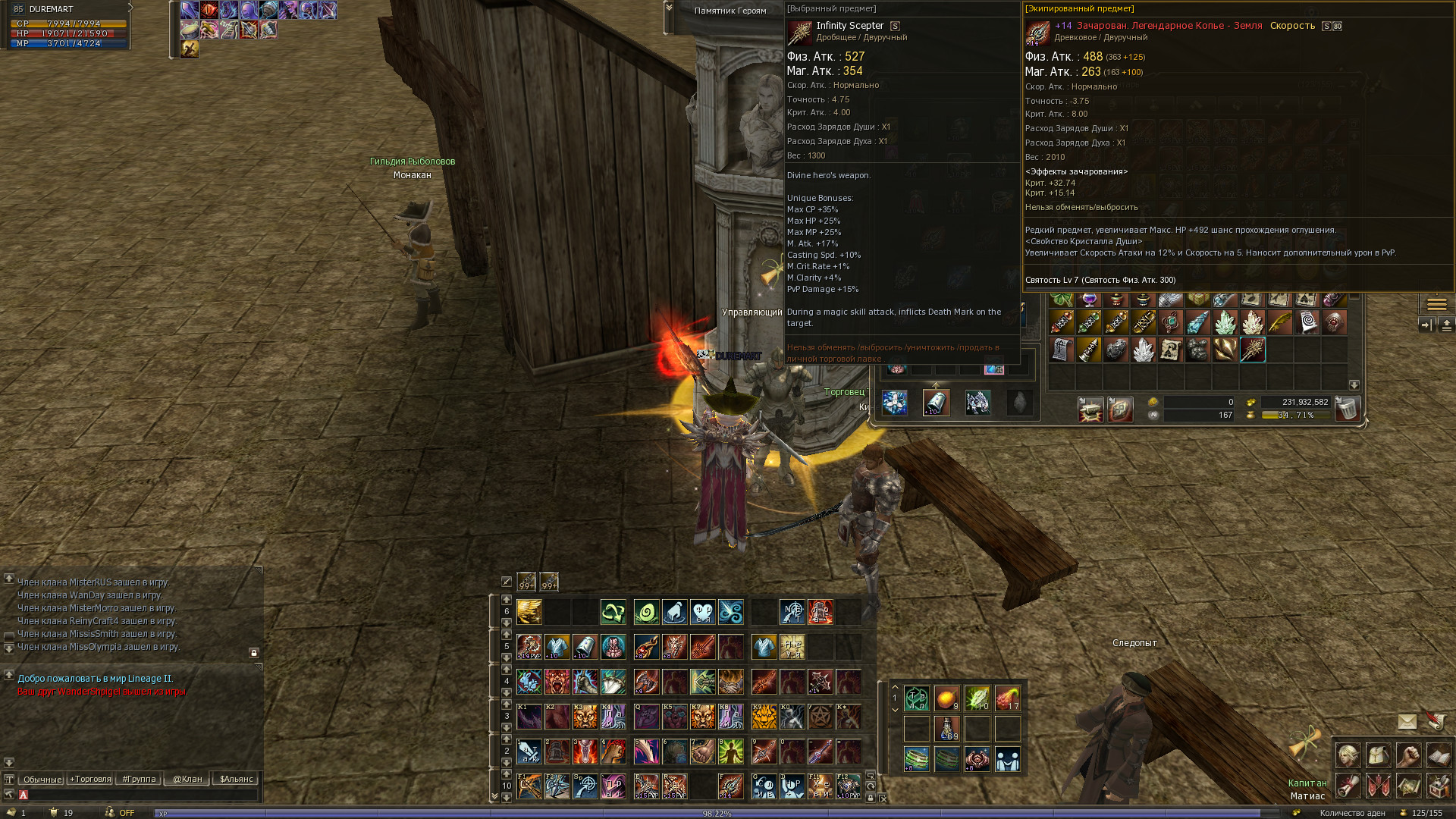Open the @Клан chat tab
This screenshot has height=819, width=1456.
[187, 779]
